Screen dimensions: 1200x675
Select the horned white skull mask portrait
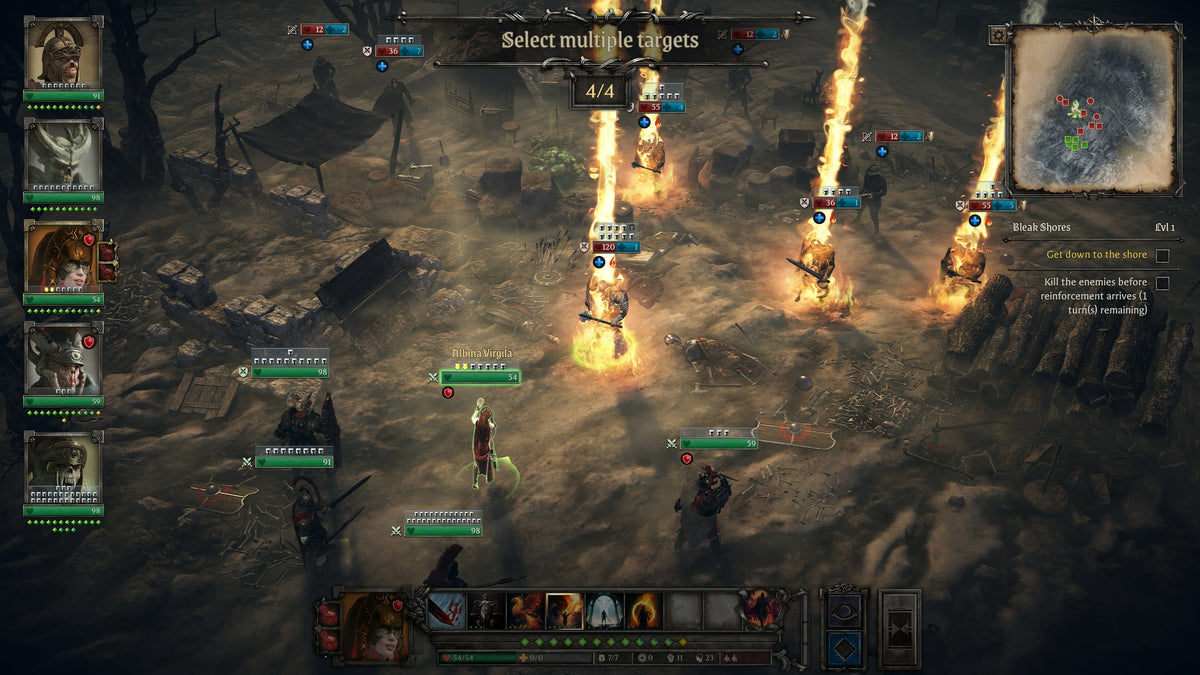click(x=63, y=153)
